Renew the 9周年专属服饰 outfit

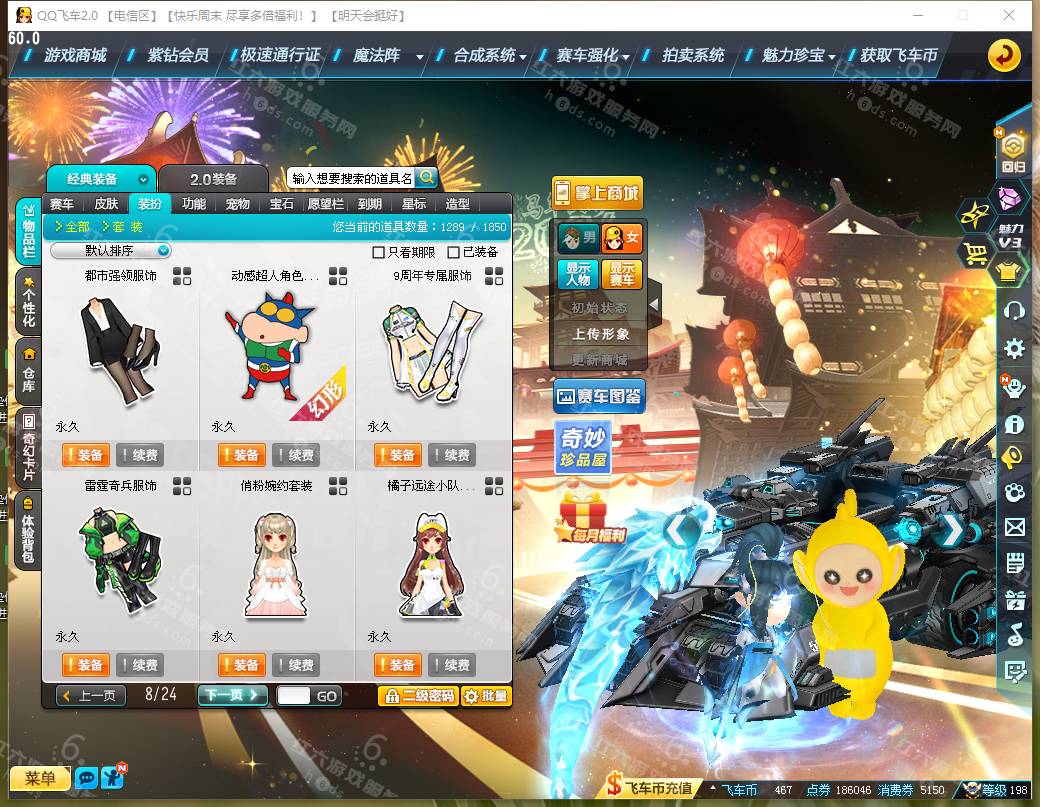click(452, 455)
